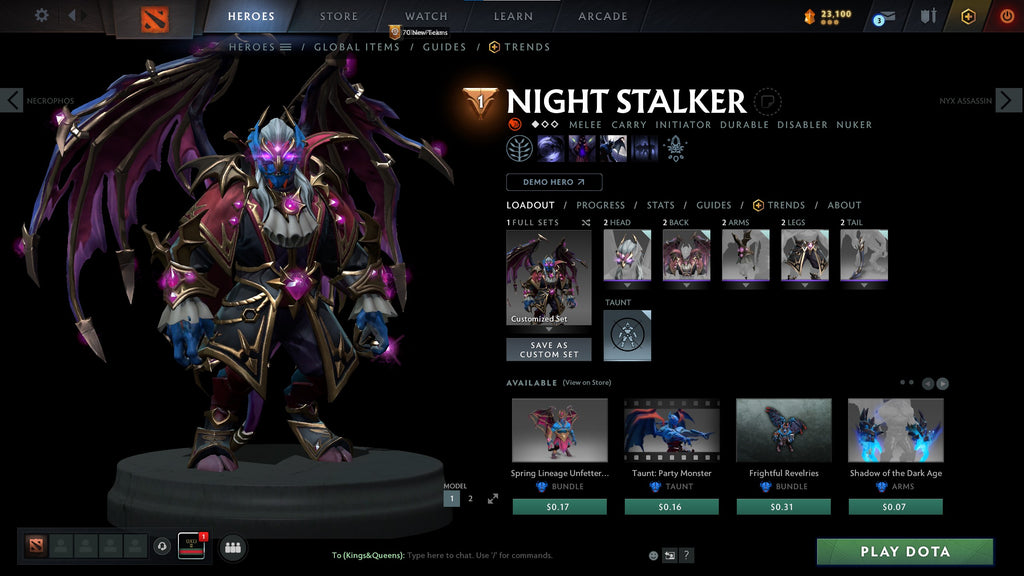
Task: Purchase Taunt: Party Monster for $0.16
Action: [x=671, y=507]
